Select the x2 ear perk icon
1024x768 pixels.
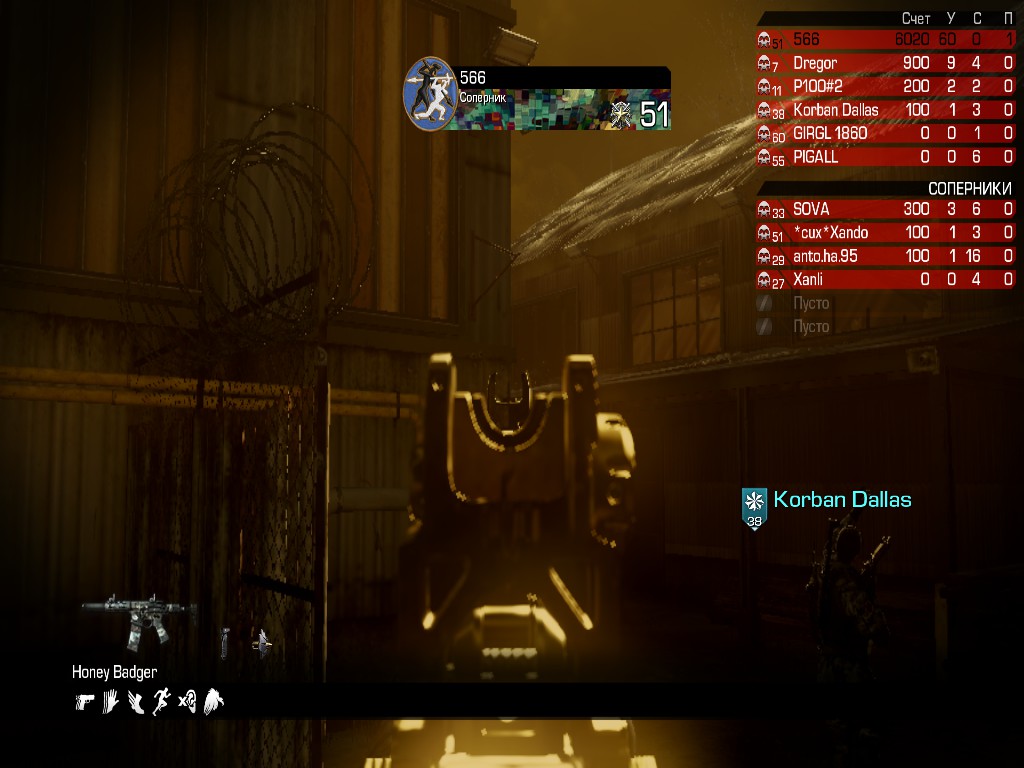(x=187, y=702)
